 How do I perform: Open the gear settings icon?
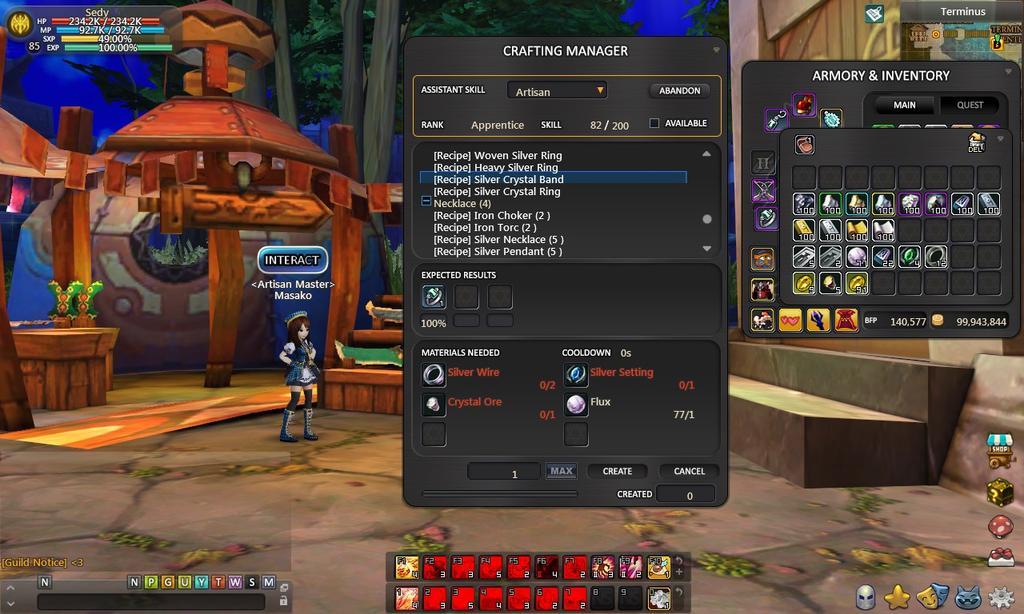[x=1001, y=597]
